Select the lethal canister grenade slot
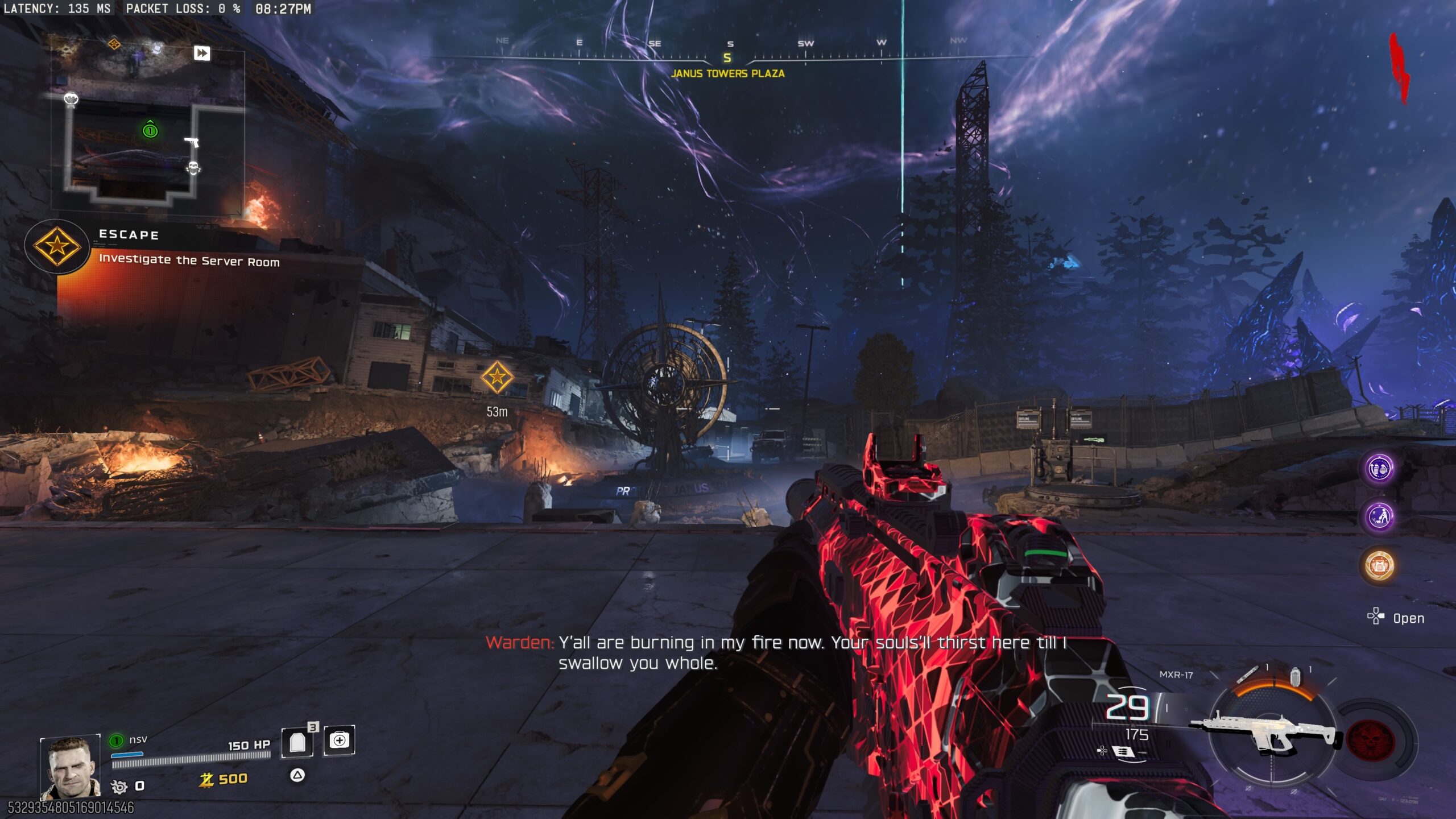The width and height of the screenshot is (1456, 819). tap(1296, 677)
